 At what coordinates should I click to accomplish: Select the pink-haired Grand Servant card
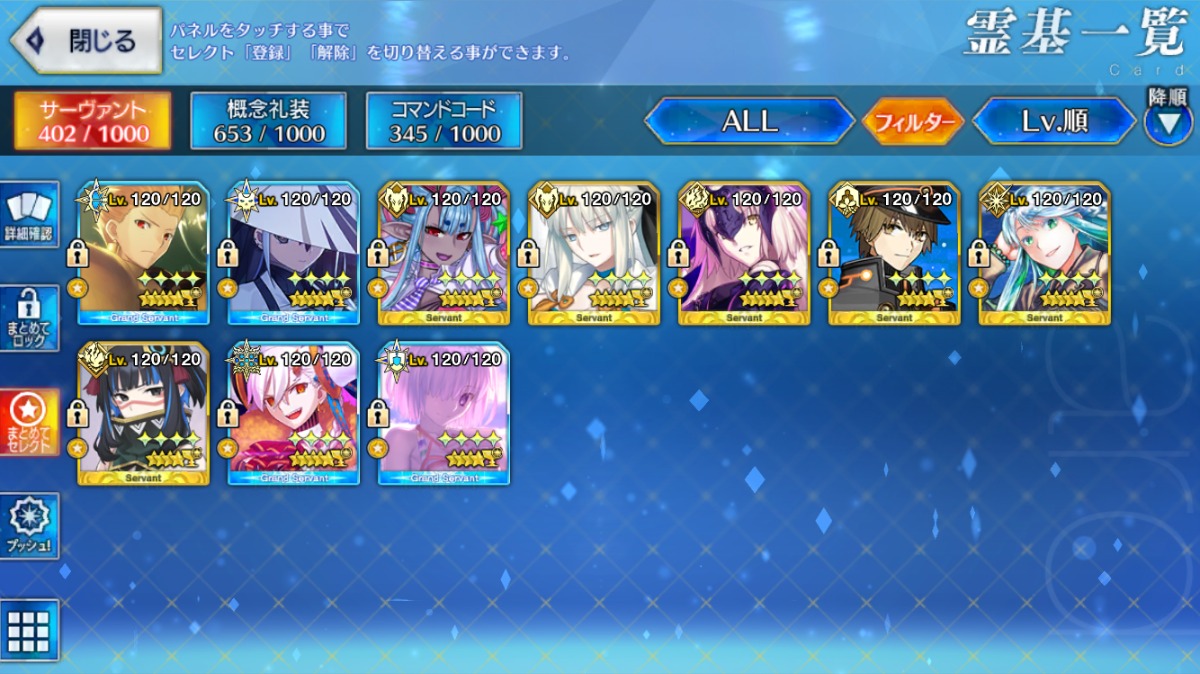[x=444, y=413]
